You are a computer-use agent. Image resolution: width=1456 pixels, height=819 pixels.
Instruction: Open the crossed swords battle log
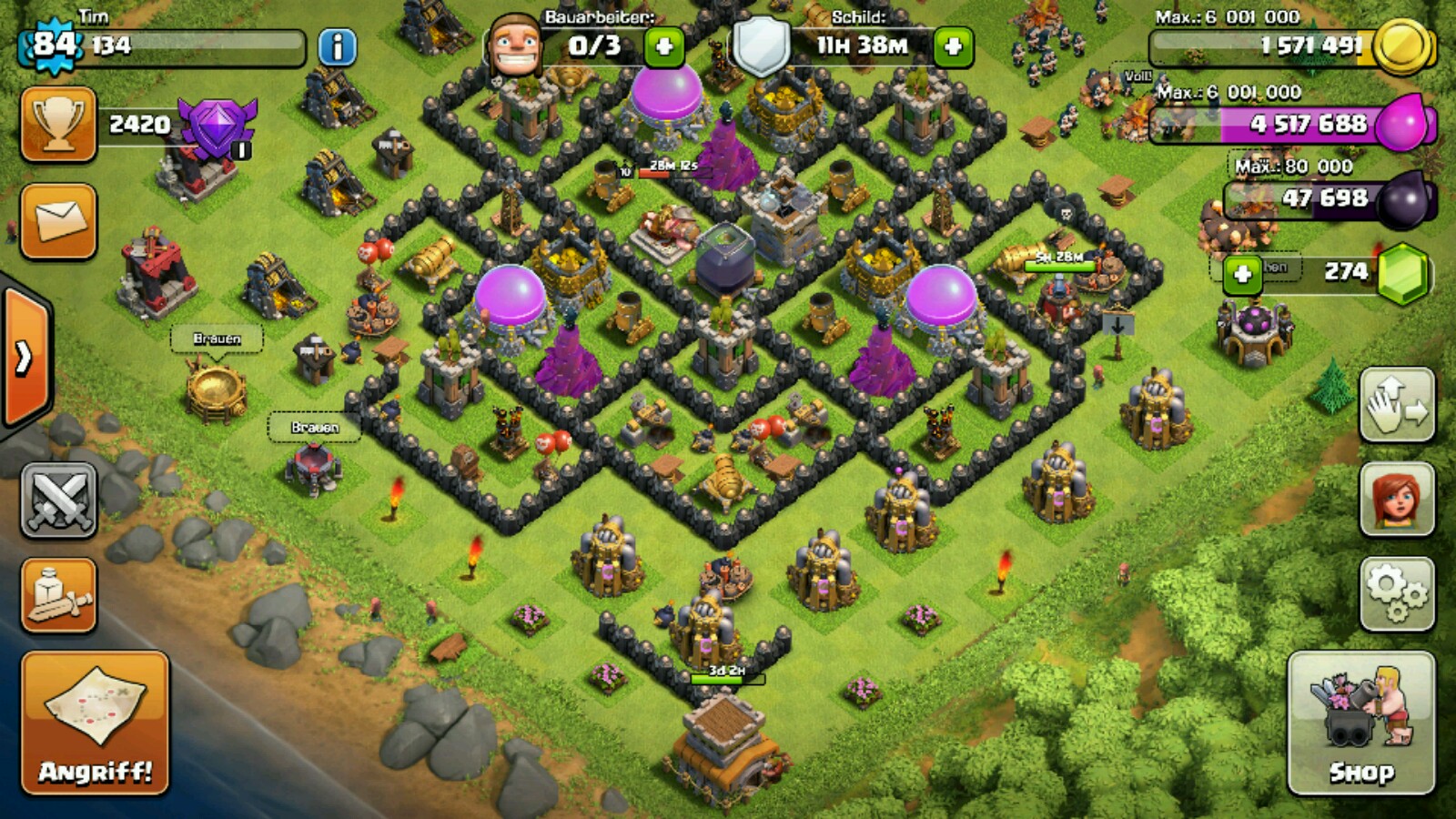(x=58, y=499)
